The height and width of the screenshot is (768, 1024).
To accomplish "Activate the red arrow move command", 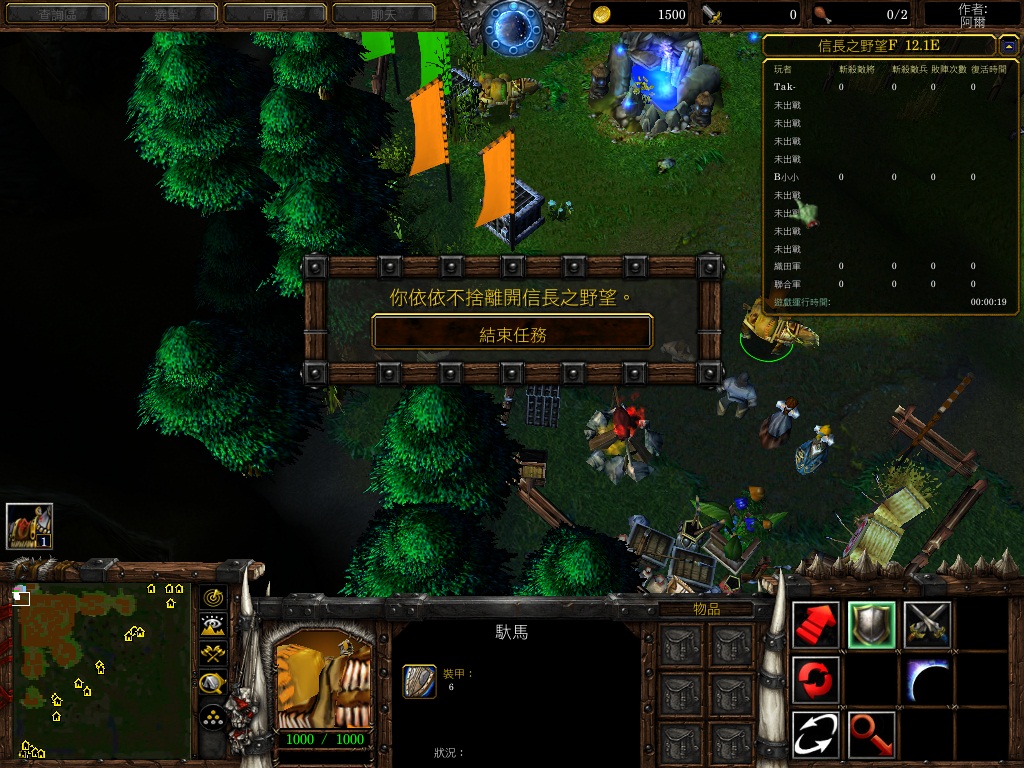I will pos(816,625).
